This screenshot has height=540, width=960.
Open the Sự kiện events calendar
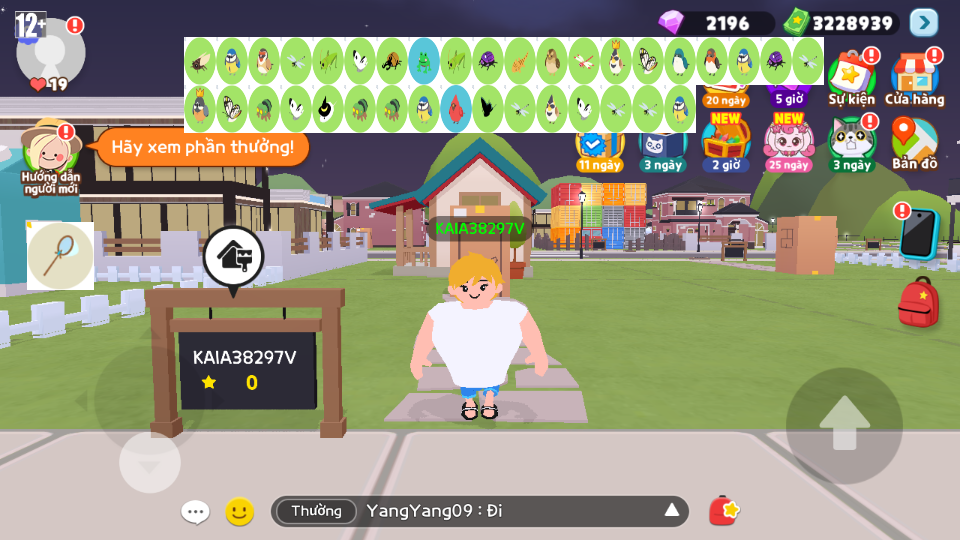pyautogui.click(x=851, y=77)
